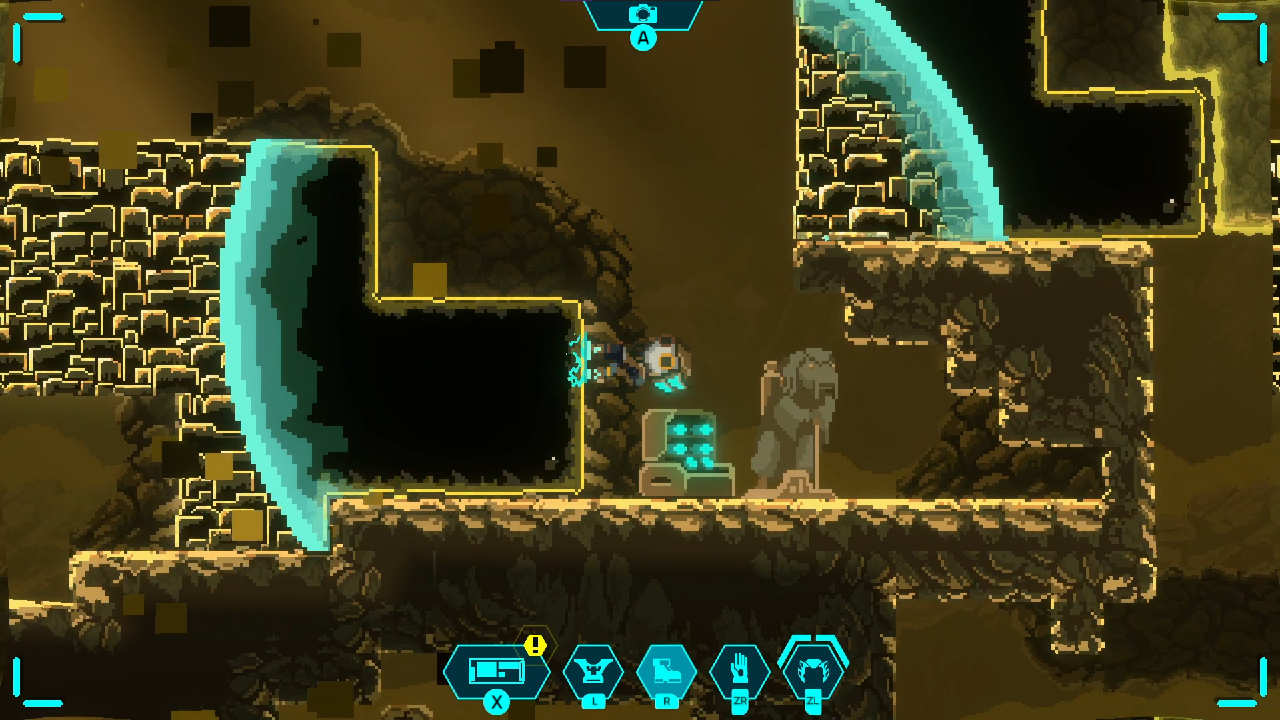Select the camera ability icon at top
This screenshot has height=720, width=1280.
pyautogui.click(x=645, y=16)
